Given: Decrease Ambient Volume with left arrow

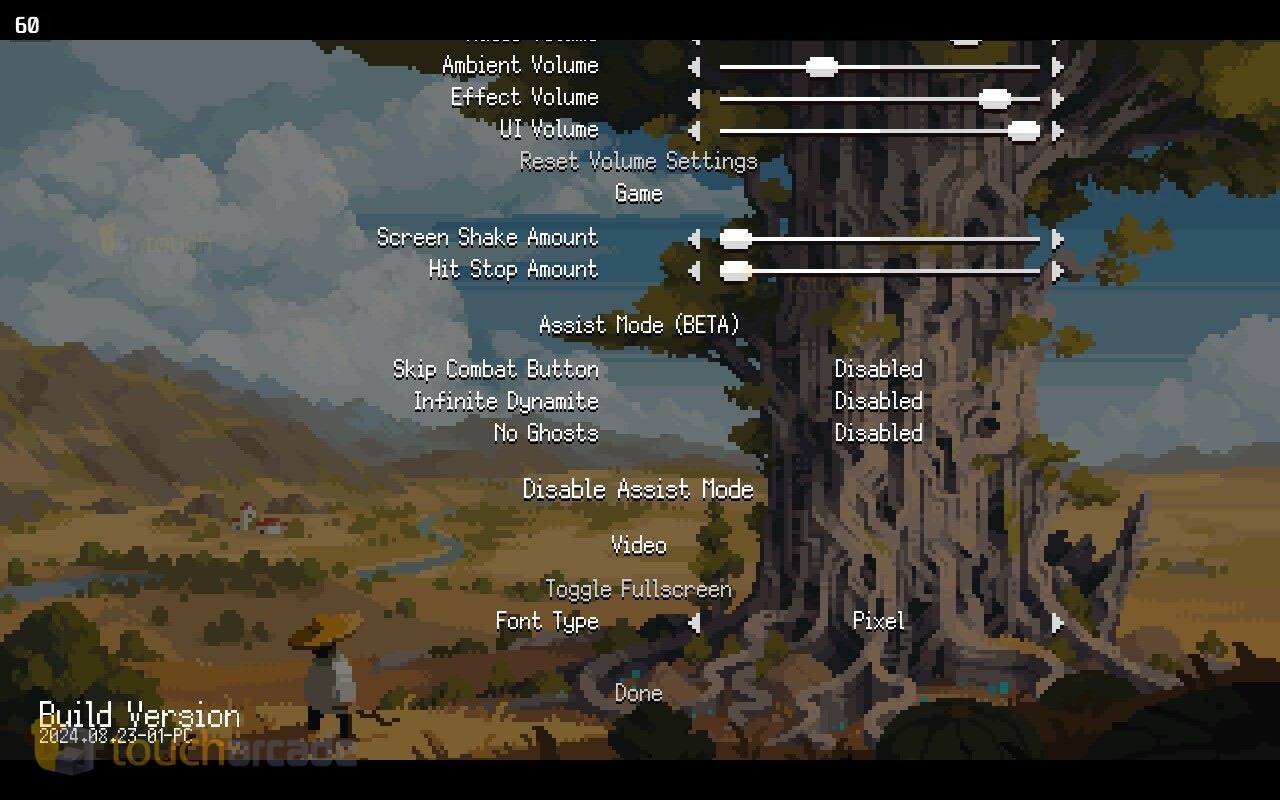Looking at the screenshot, I should 695,67.
